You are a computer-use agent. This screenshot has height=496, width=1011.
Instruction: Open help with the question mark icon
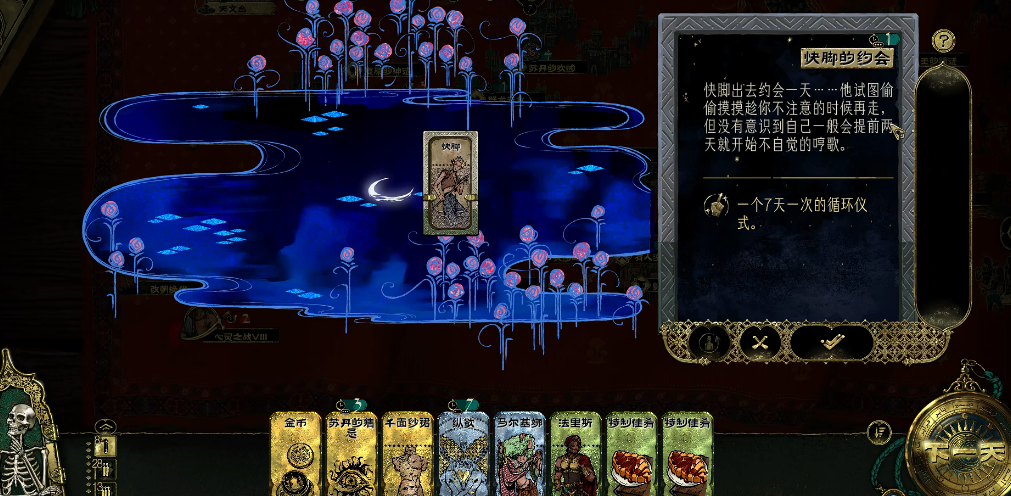click(943, 41)
